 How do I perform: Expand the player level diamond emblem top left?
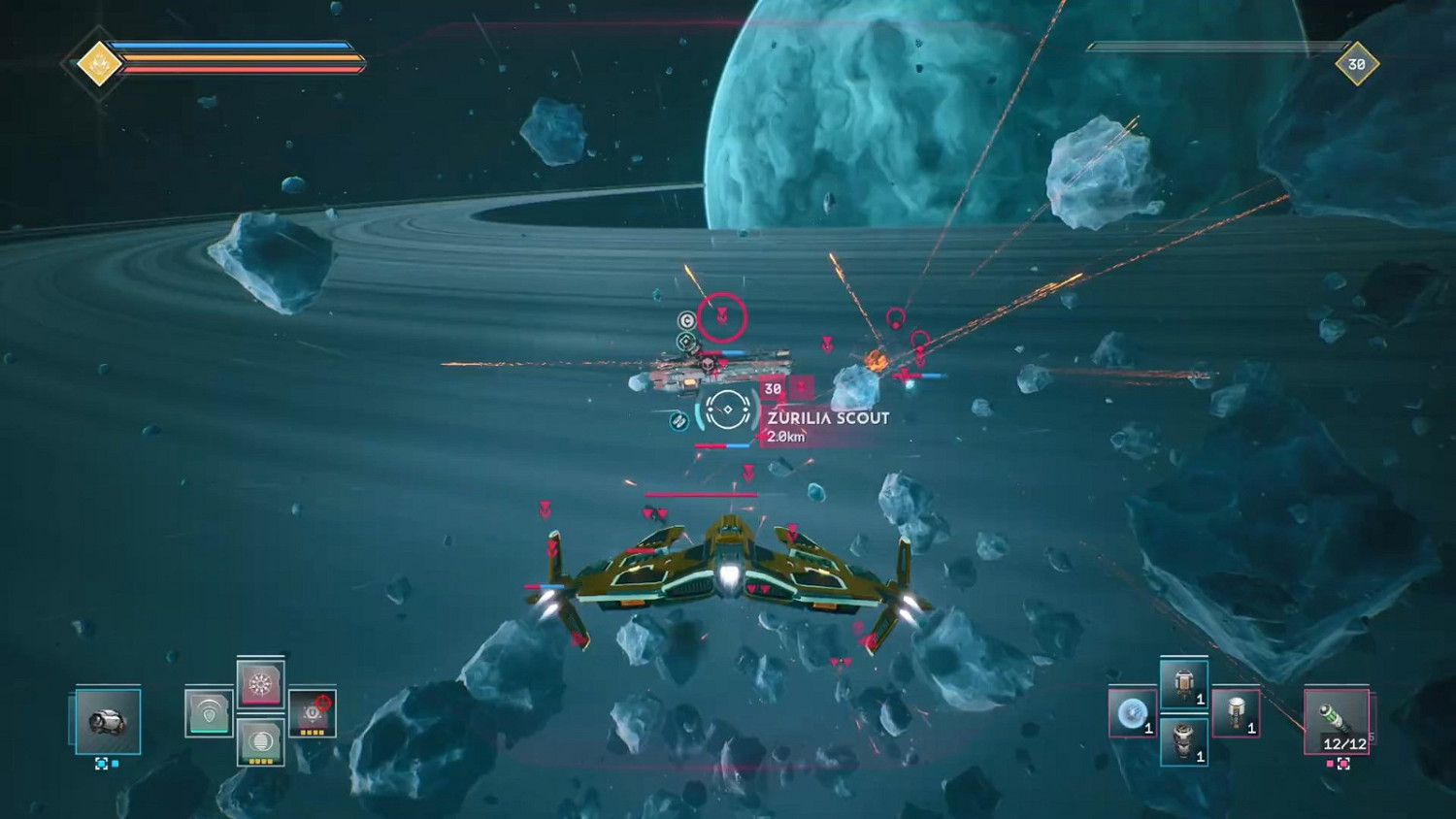[x=97, y=58]
